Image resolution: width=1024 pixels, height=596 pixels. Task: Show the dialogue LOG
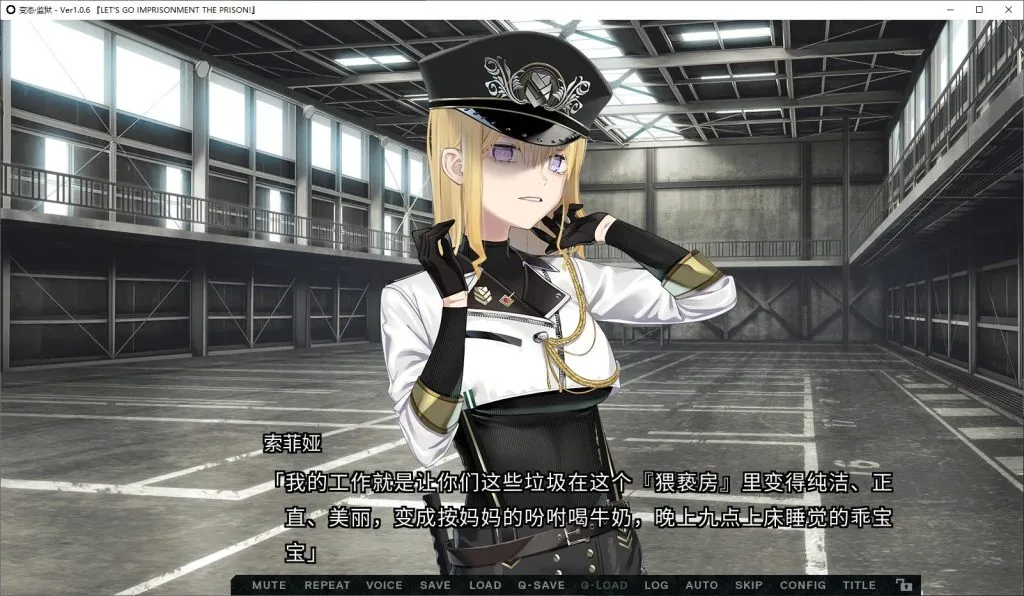tap(656, 585)
